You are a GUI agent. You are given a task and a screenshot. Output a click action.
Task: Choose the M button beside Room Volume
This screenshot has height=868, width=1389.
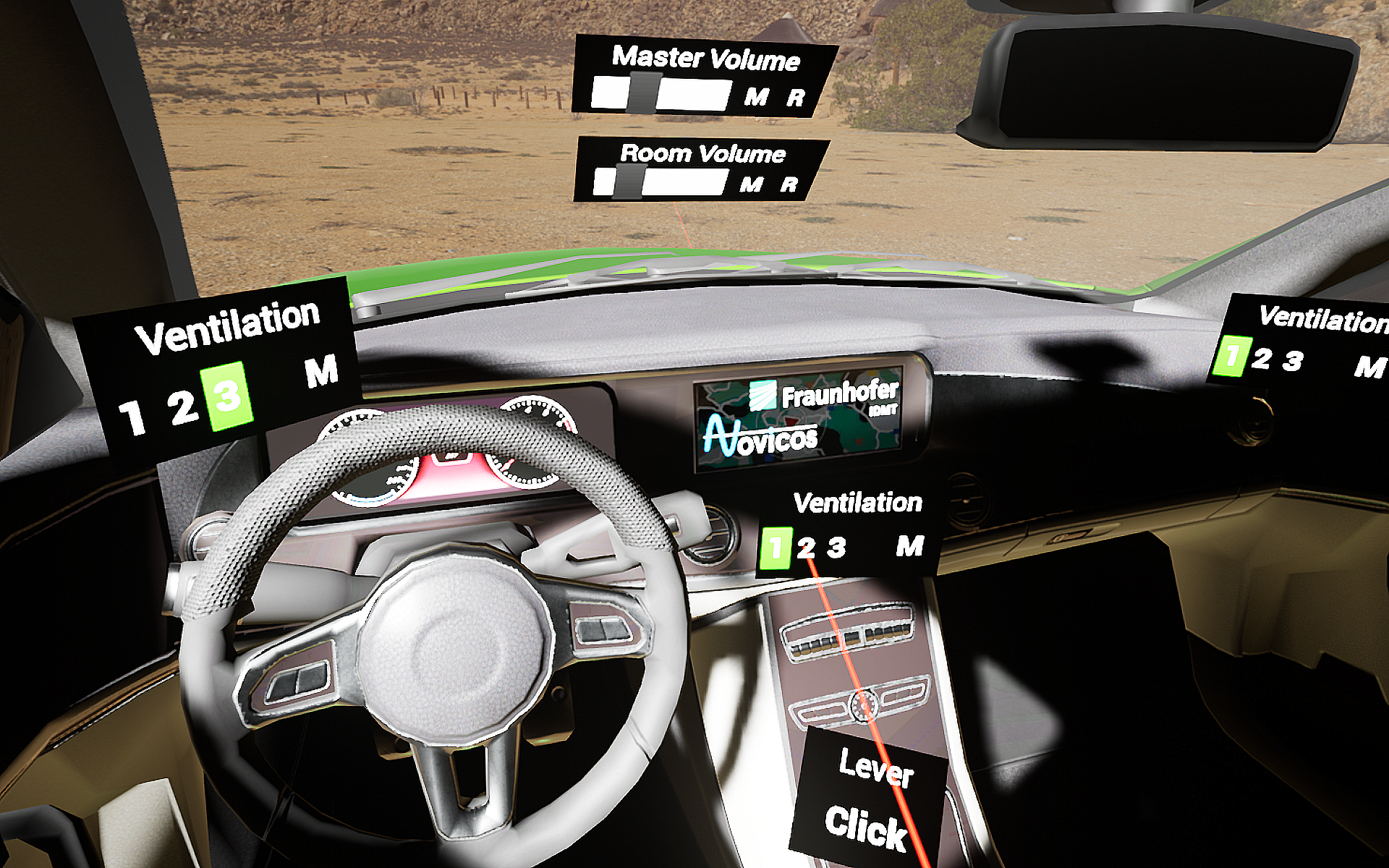click(x=751, y=184)
